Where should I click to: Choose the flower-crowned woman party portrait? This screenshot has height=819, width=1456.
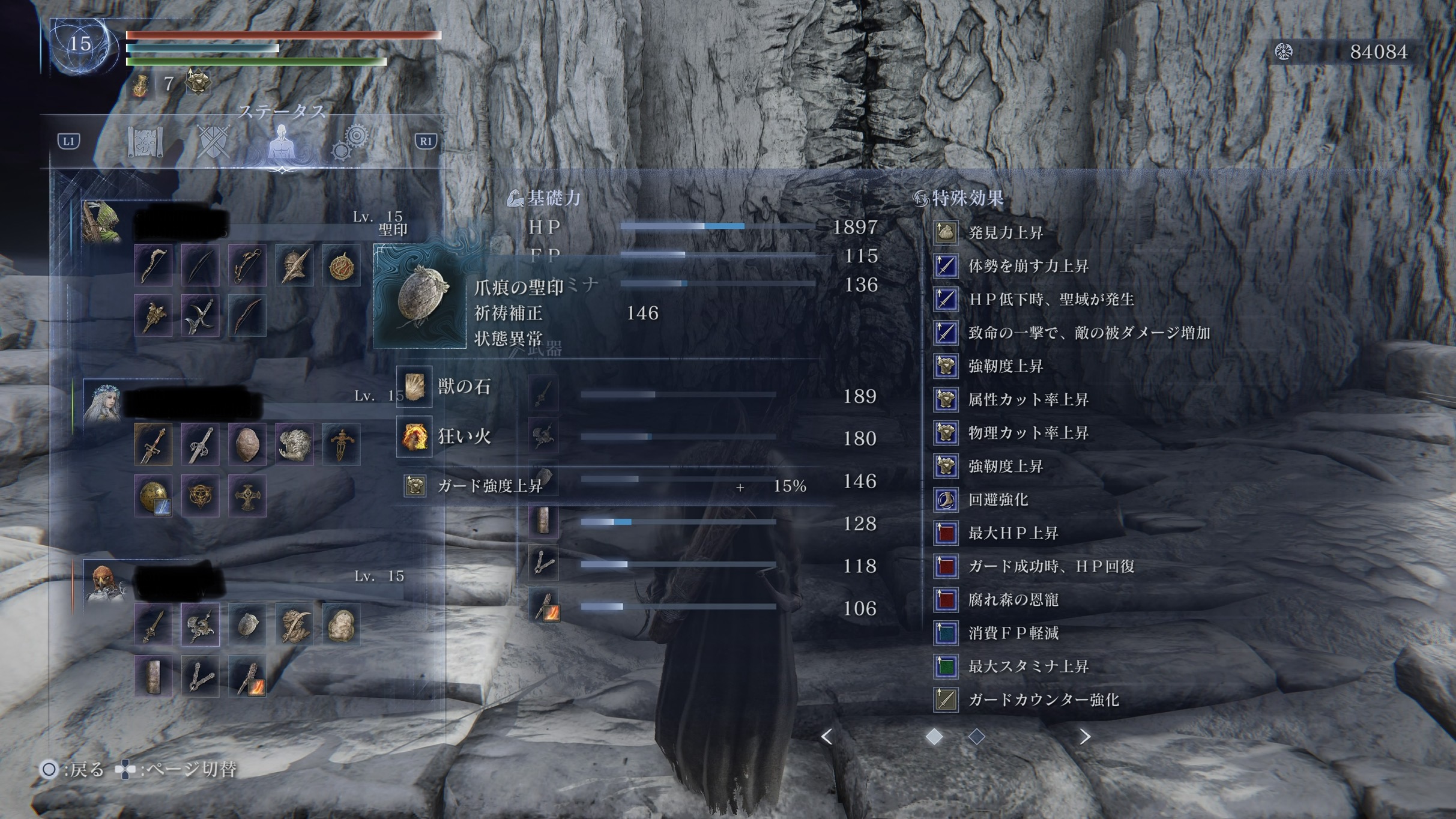click(103, 401)
